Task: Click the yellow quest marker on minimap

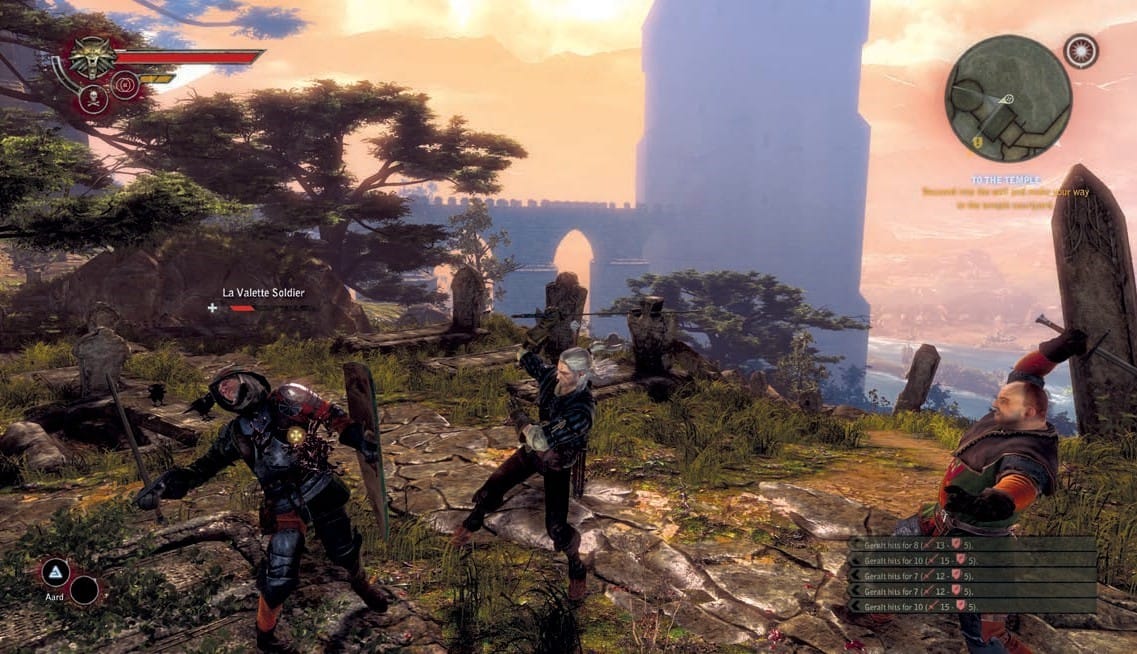Action: click(x=976, y=141)
